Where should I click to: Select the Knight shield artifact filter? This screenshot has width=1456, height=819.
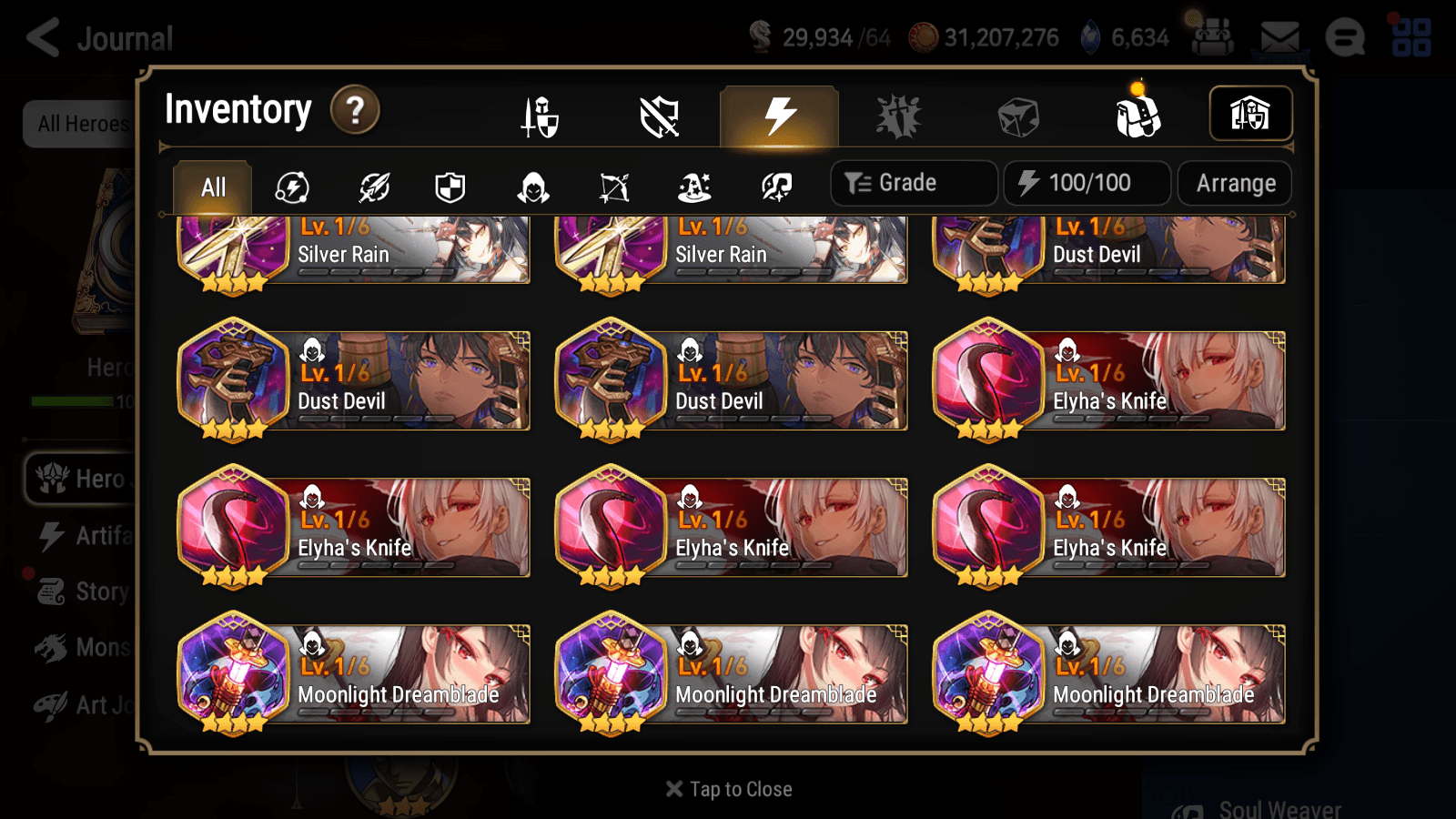pyautogui.click(x=451, y=187)
